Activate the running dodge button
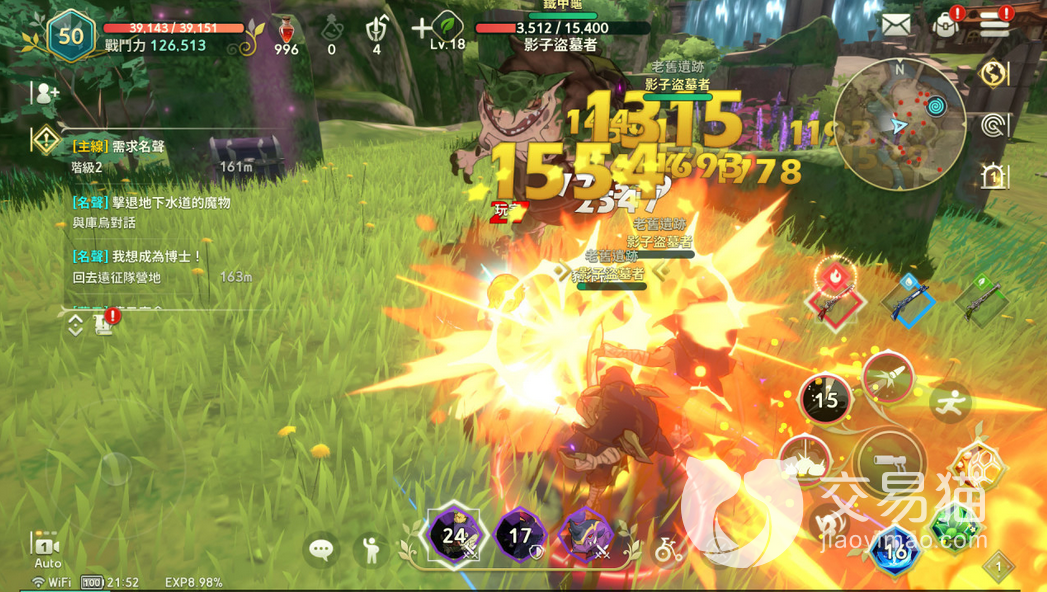Screen dimensions: 1047x592 949,402
